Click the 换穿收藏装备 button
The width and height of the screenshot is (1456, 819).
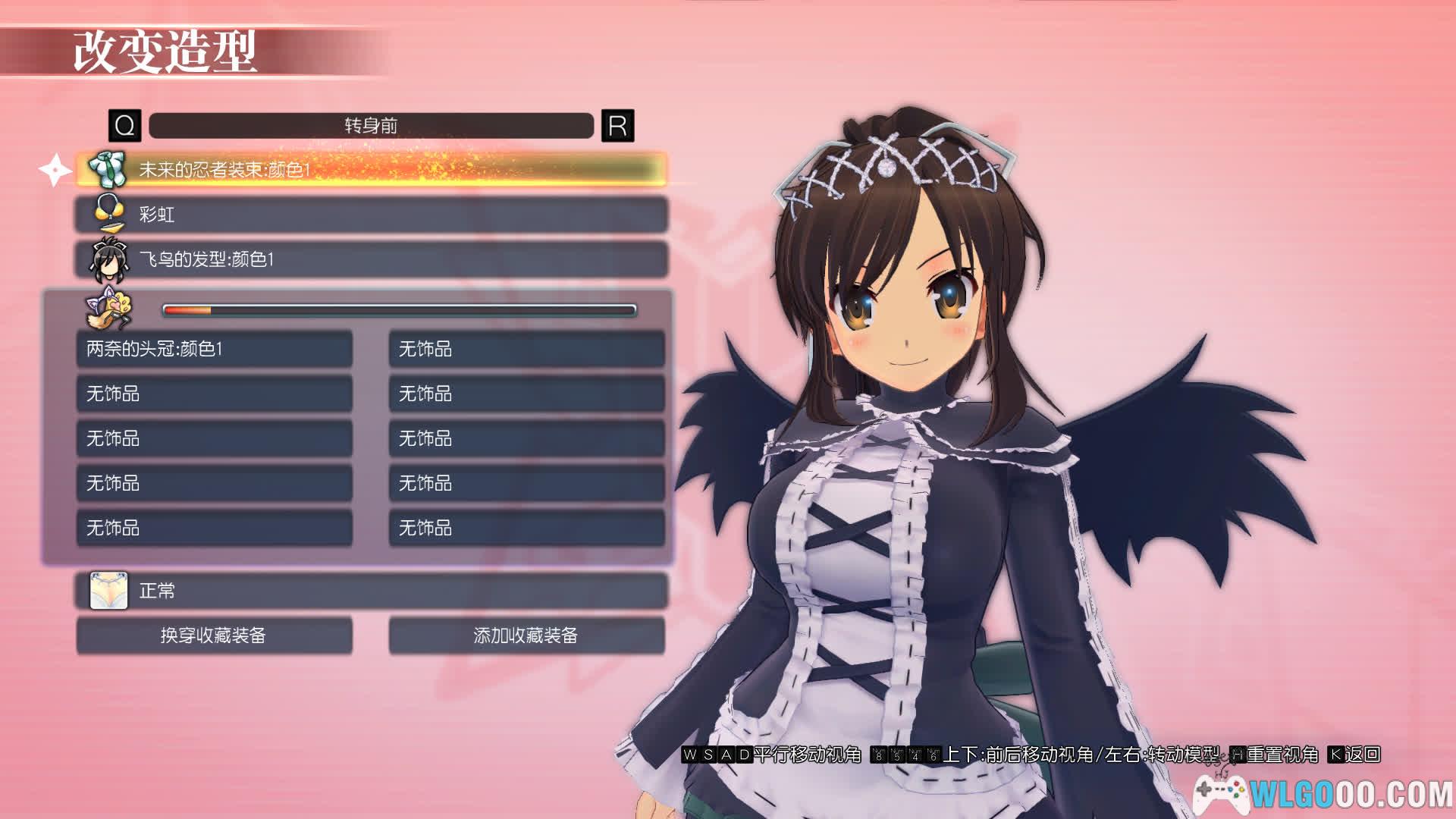click(x=215, y=635)
